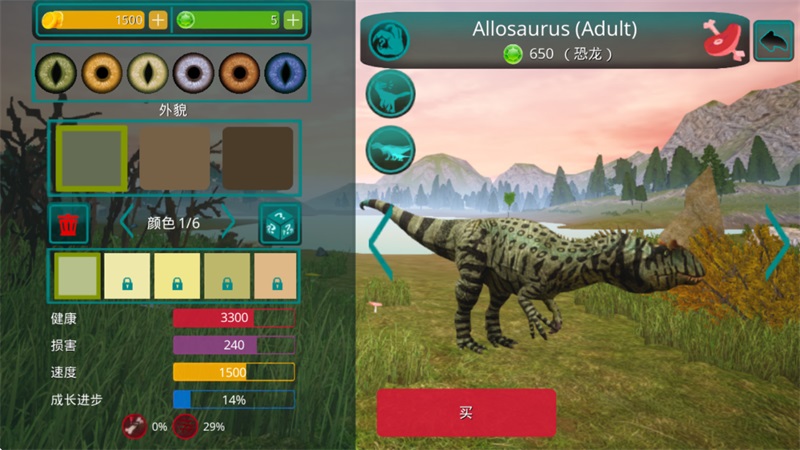
Task: Open the red meat diet icon
Action: click(x=722, y=39)
